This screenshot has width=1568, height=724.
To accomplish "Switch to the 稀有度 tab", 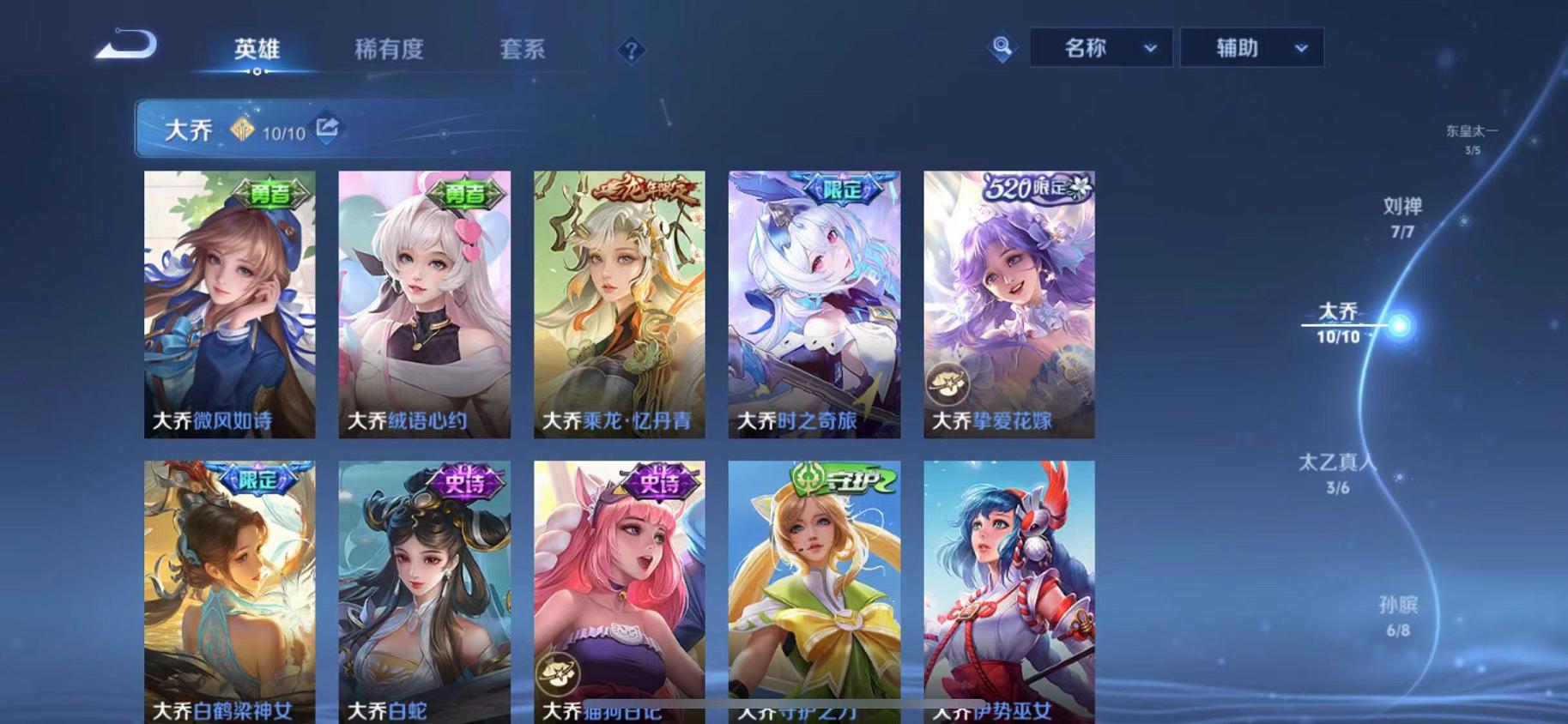I will coord(389,49).
